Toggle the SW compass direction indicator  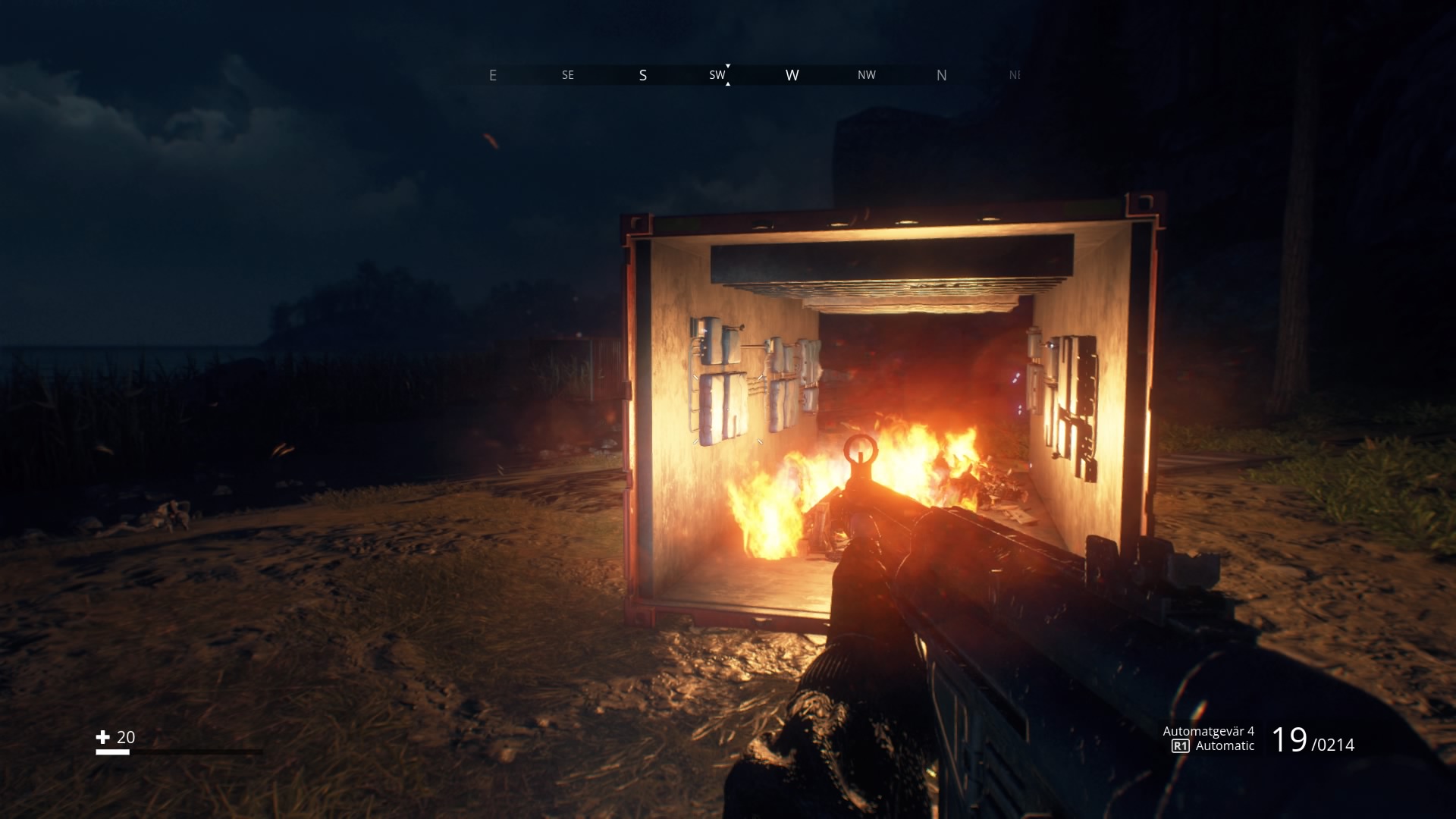click(716, 75)
